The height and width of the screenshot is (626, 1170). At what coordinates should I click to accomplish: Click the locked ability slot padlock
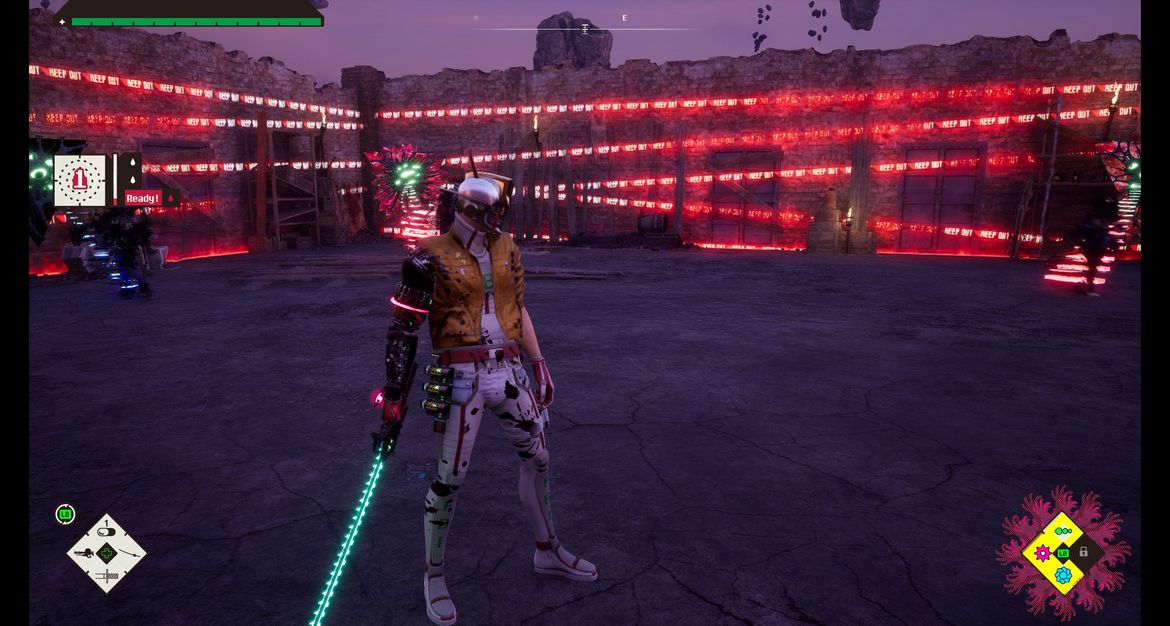click(x=1084, y=552)
